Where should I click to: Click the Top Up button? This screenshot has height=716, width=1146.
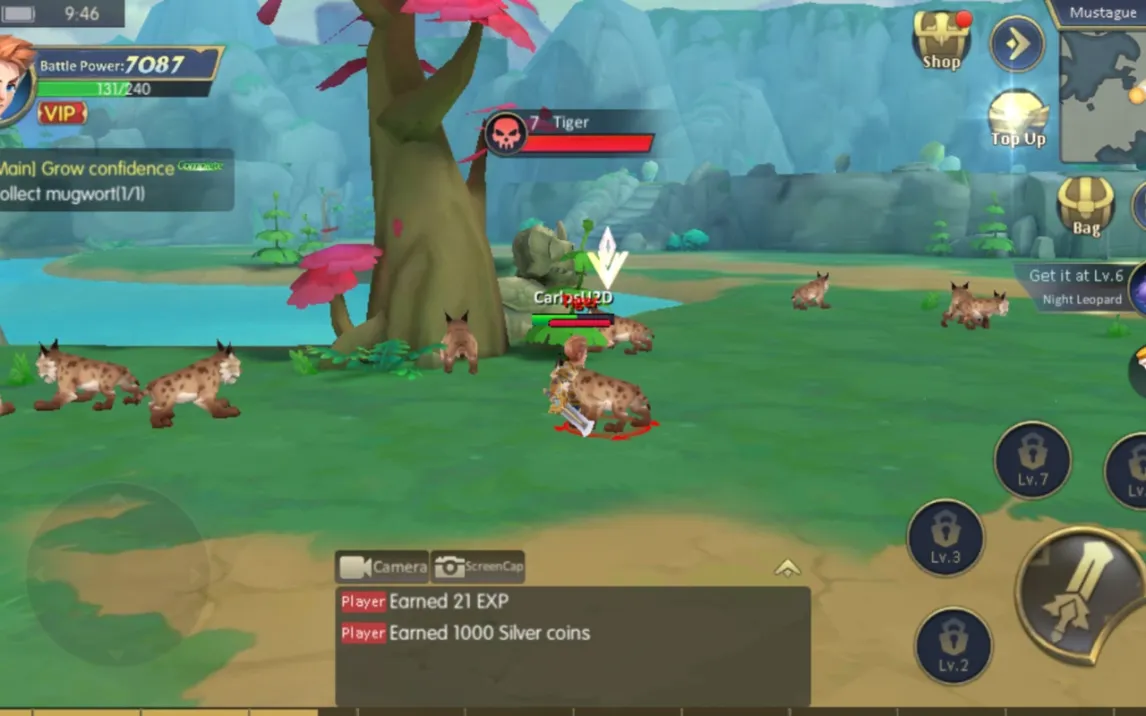click(1018, 118)
